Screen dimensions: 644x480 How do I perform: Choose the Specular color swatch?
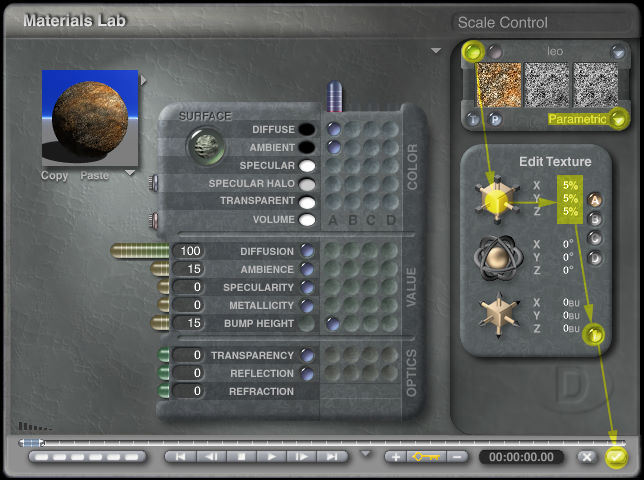307,165
